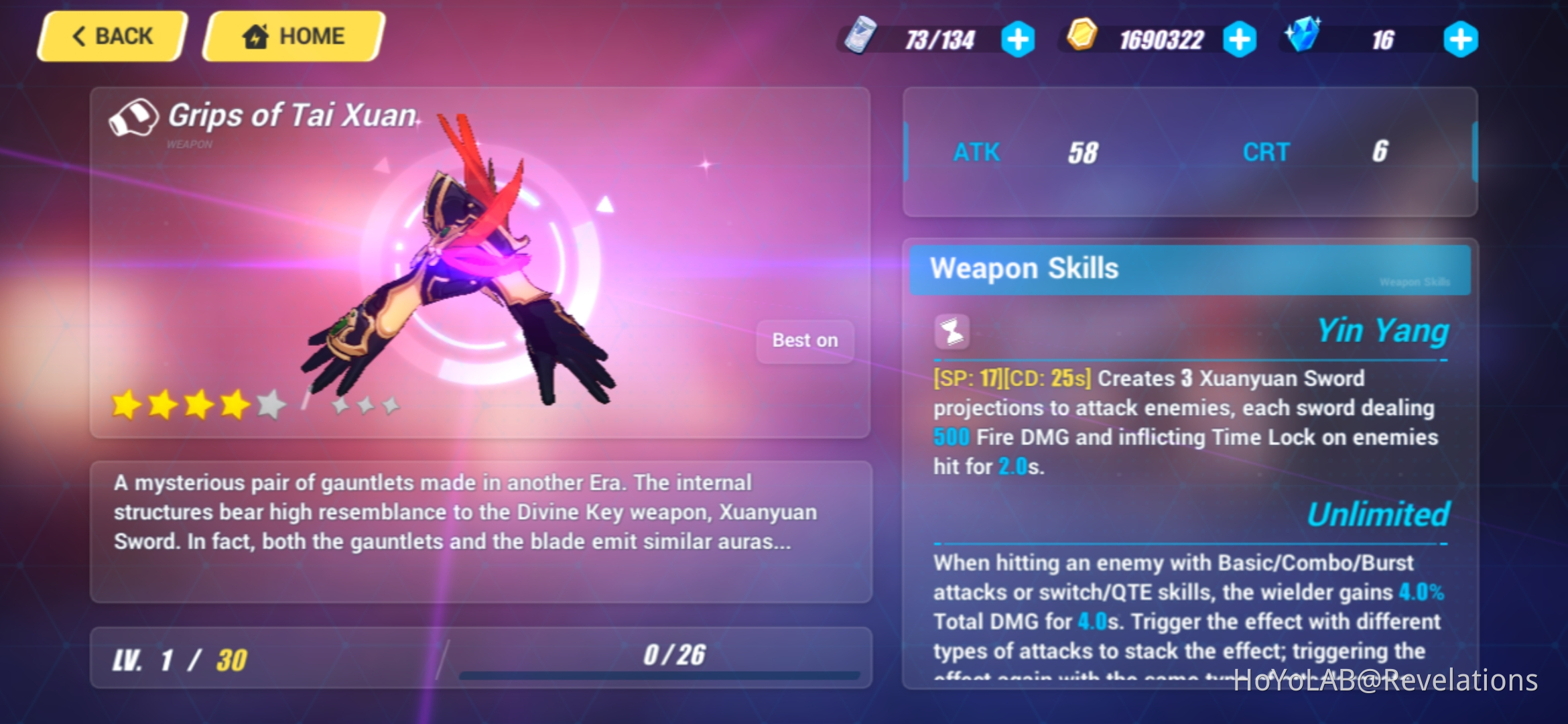Click the crystals currency icon
Image resolution: width=1568 pixels, height=724 pixels.
pyautogui.click(x=1303, y=38)
